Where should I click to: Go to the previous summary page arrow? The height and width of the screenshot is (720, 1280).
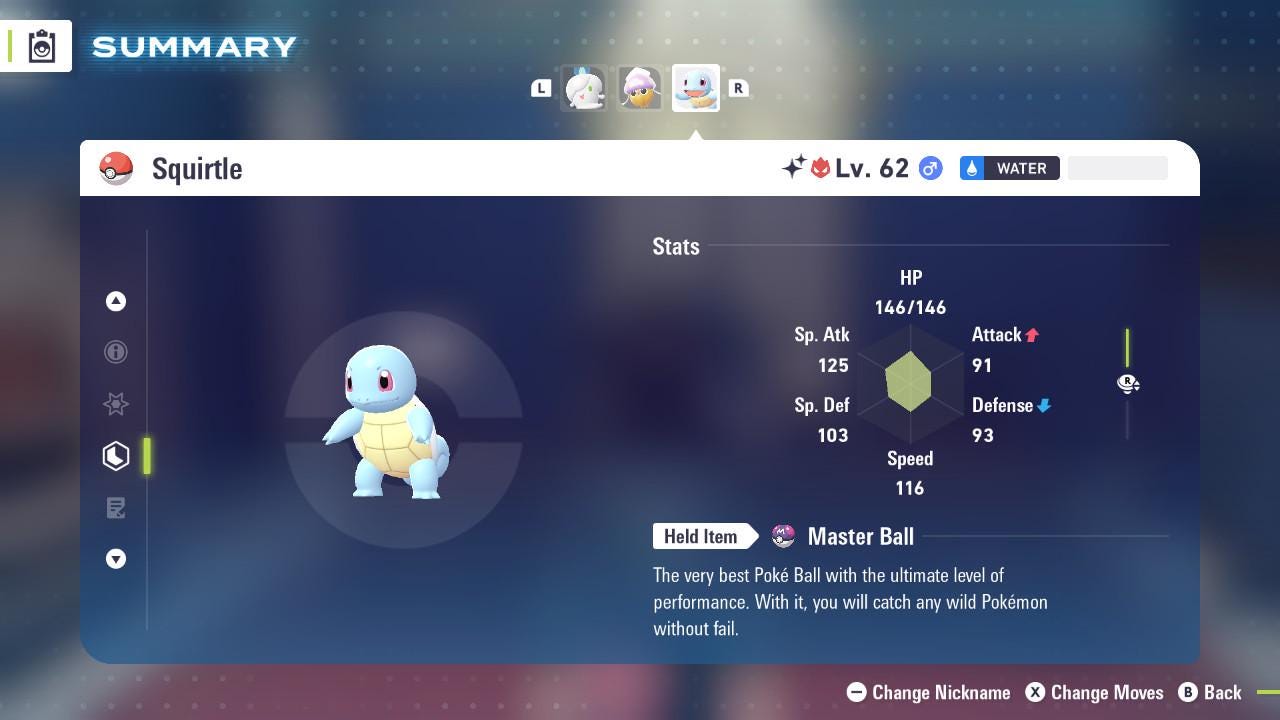116,301
